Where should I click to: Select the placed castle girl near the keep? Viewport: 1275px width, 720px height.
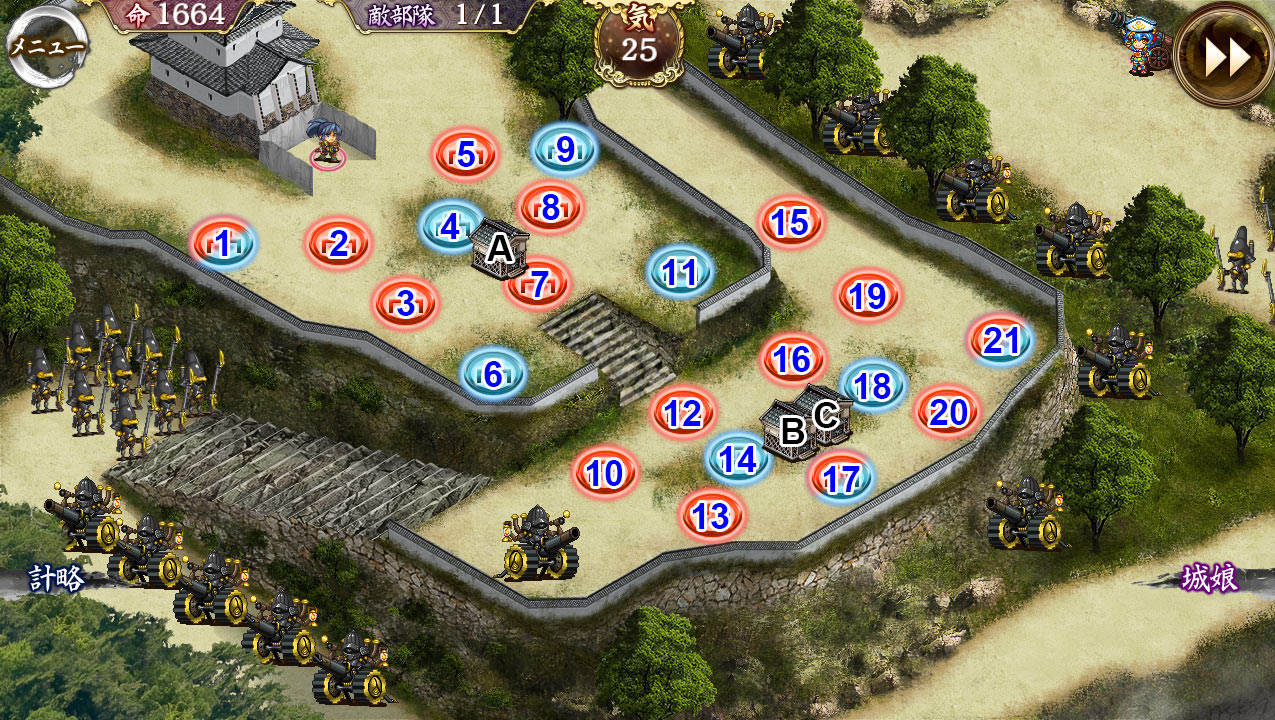pos(326,142)
